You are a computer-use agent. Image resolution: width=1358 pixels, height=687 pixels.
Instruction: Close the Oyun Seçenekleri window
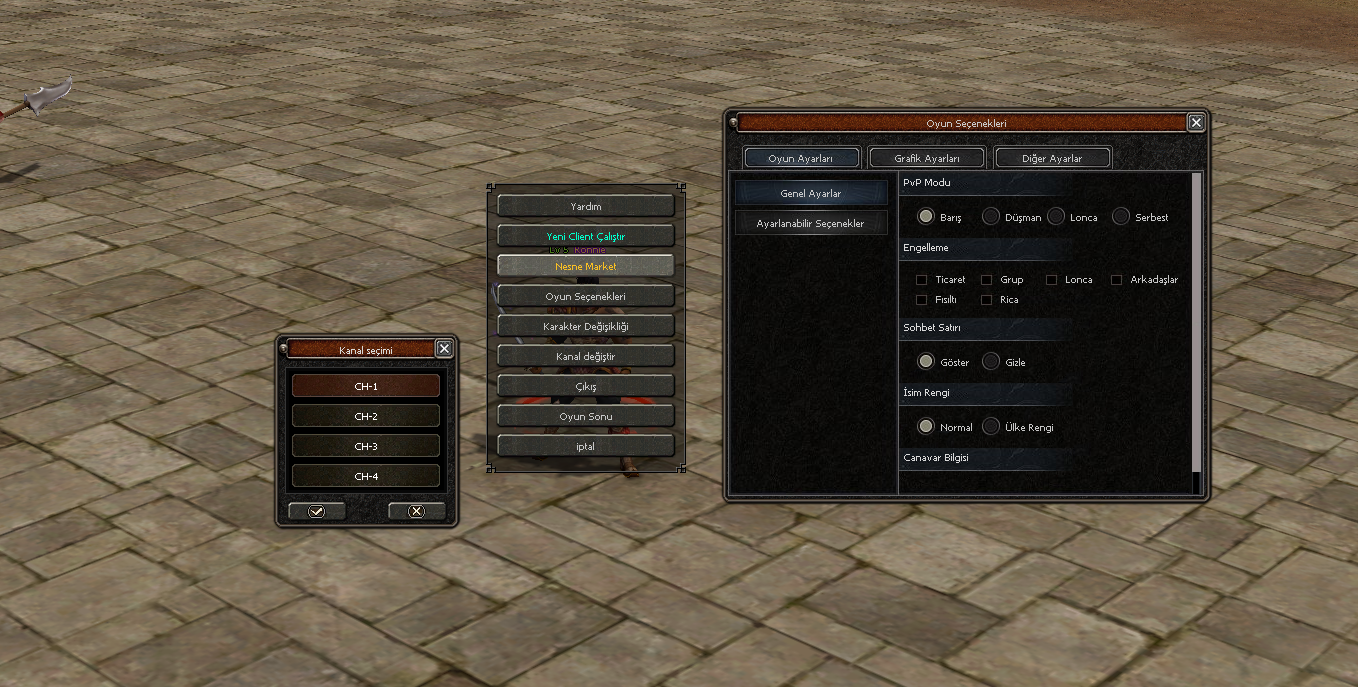1196,122
